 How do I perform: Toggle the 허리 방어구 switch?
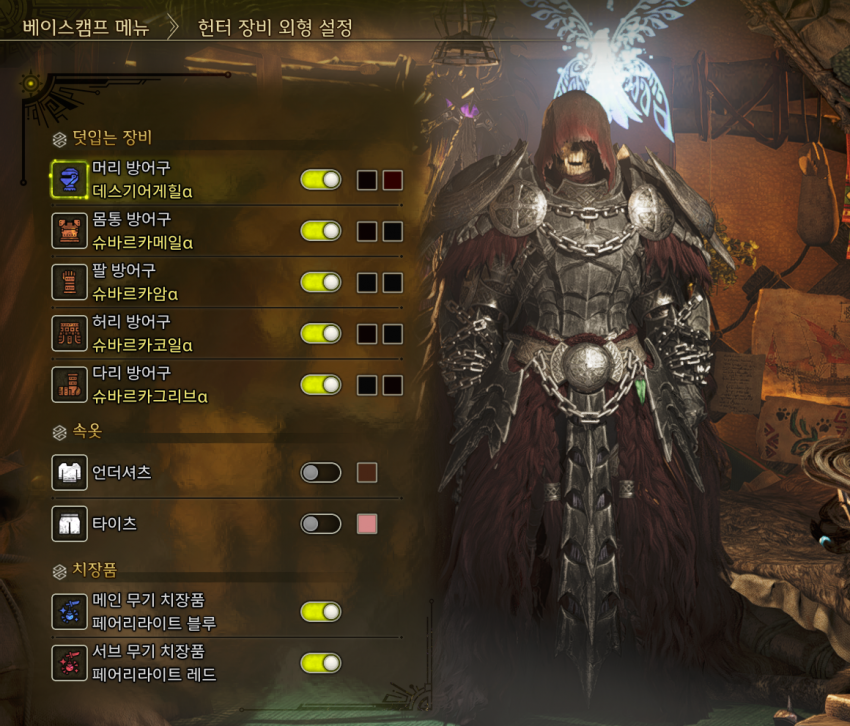pyautogui.click(x=321, y=334)
